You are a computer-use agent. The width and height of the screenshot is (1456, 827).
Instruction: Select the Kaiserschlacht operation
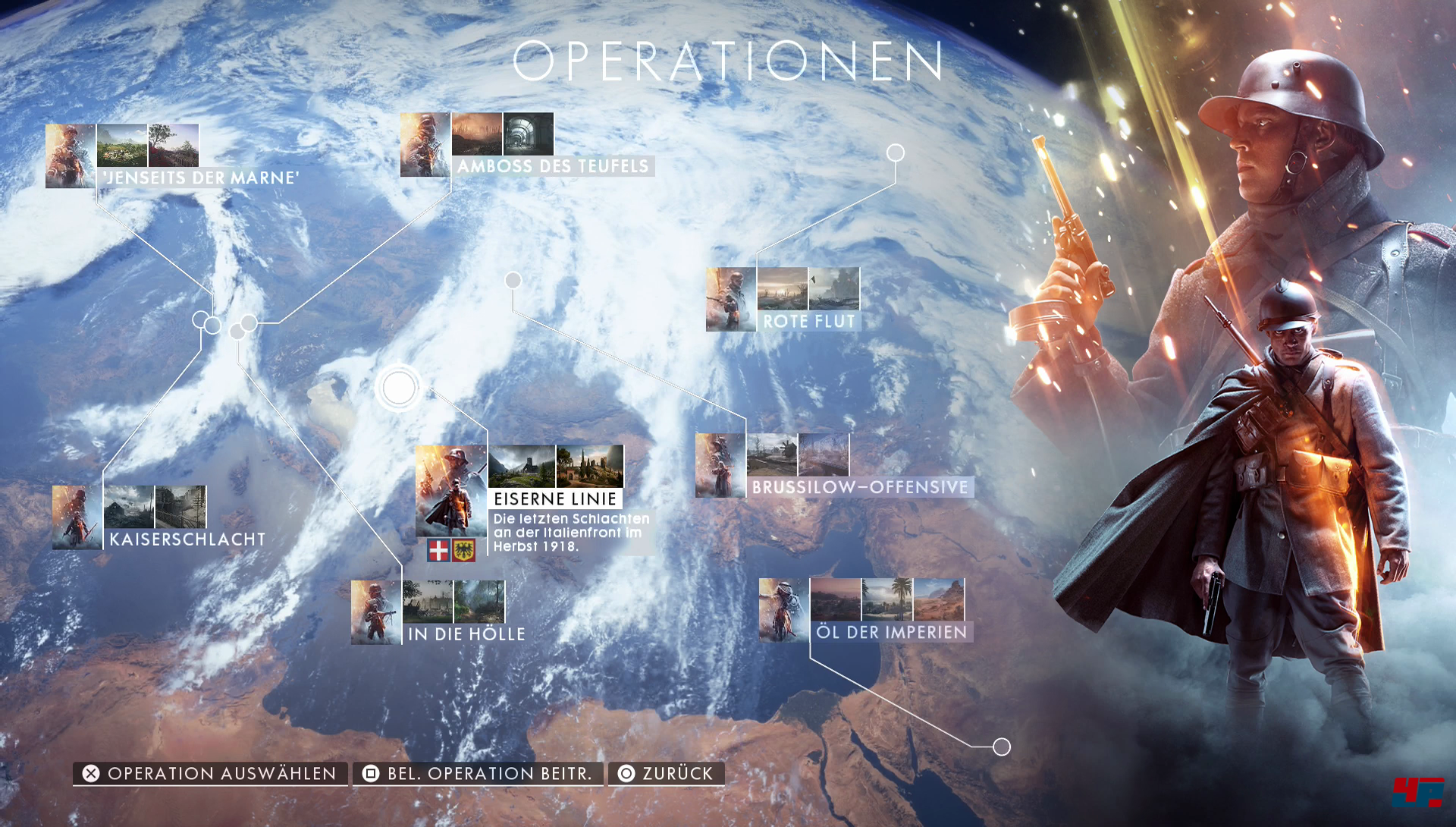[x=187, y=539]
